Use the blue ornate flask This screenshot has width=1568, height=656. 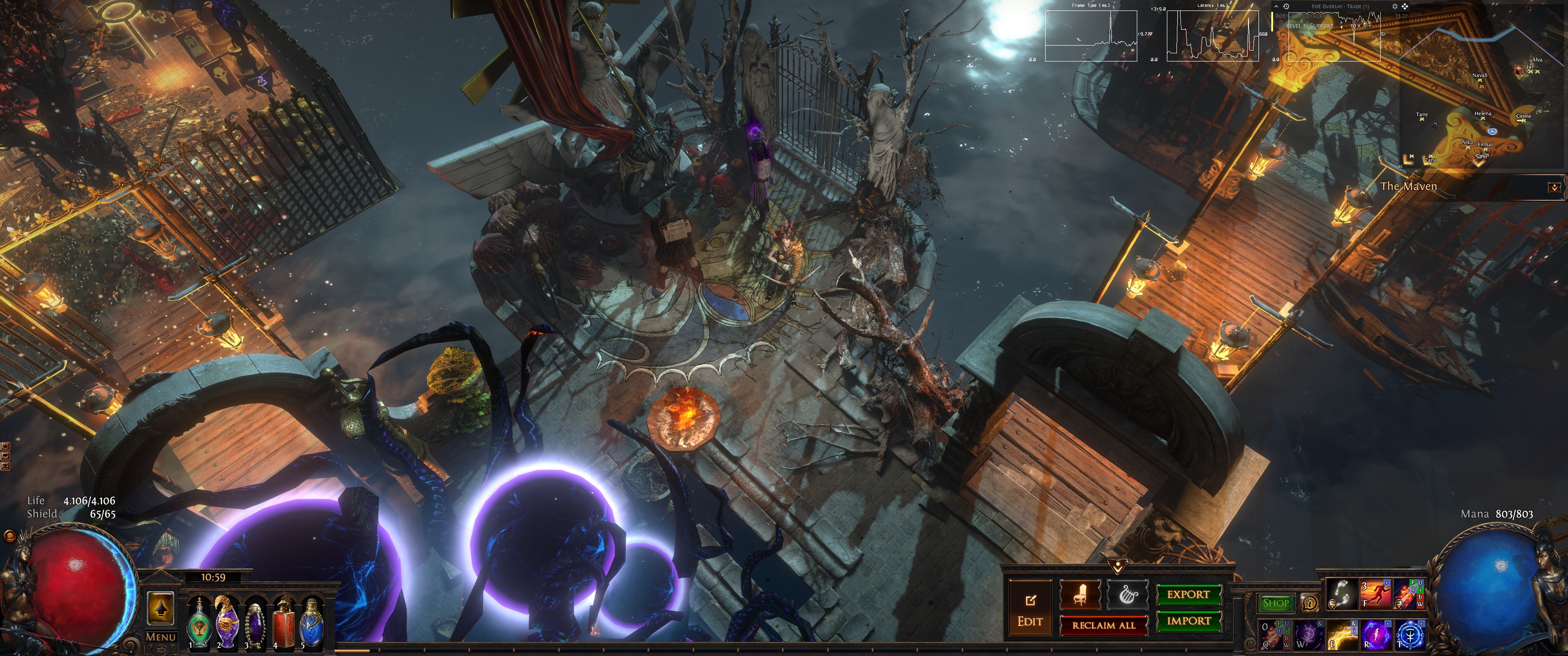point(311,622)
